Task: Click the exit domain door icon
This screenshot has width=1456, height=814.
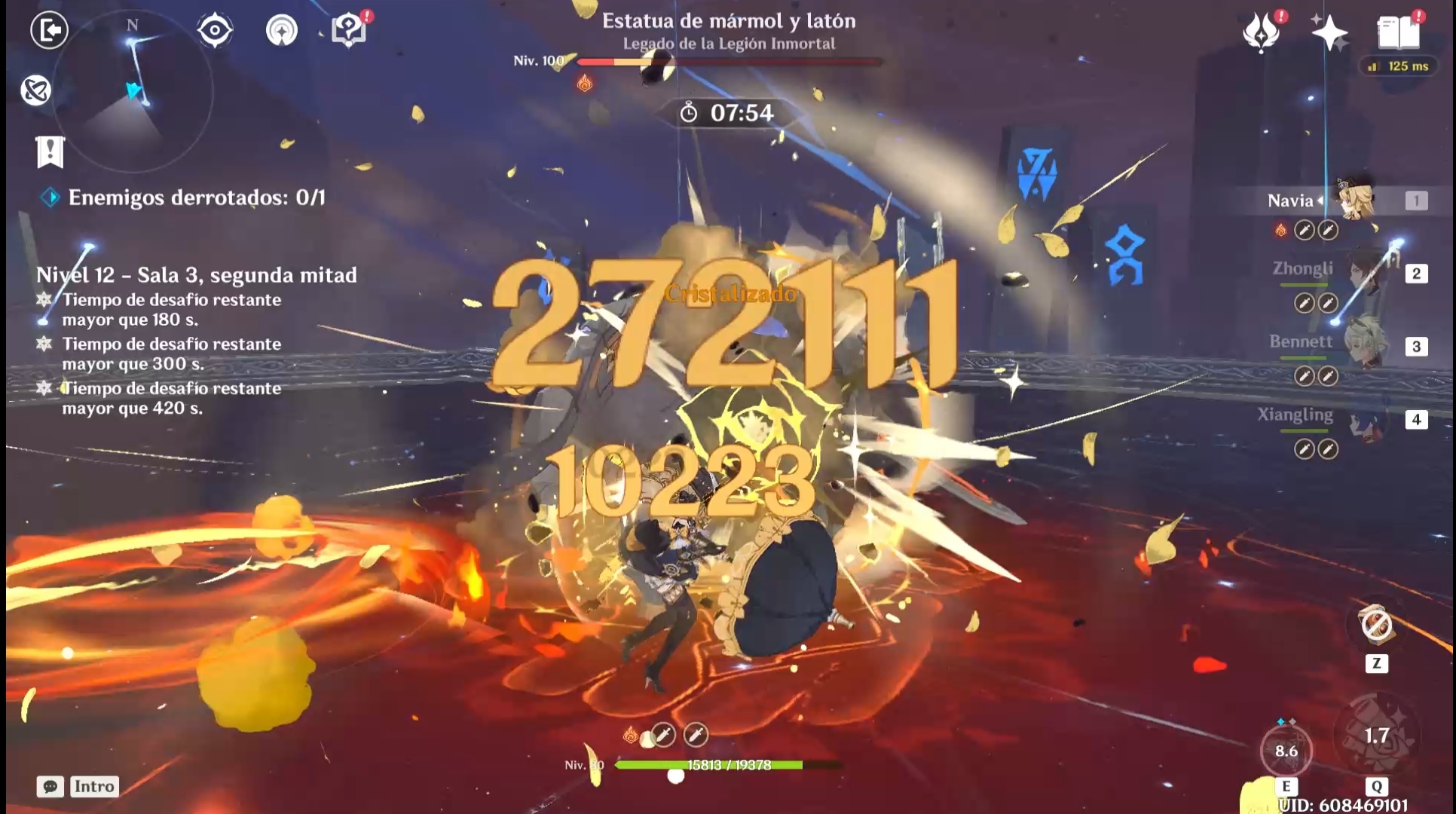Action: pos(49,32)
